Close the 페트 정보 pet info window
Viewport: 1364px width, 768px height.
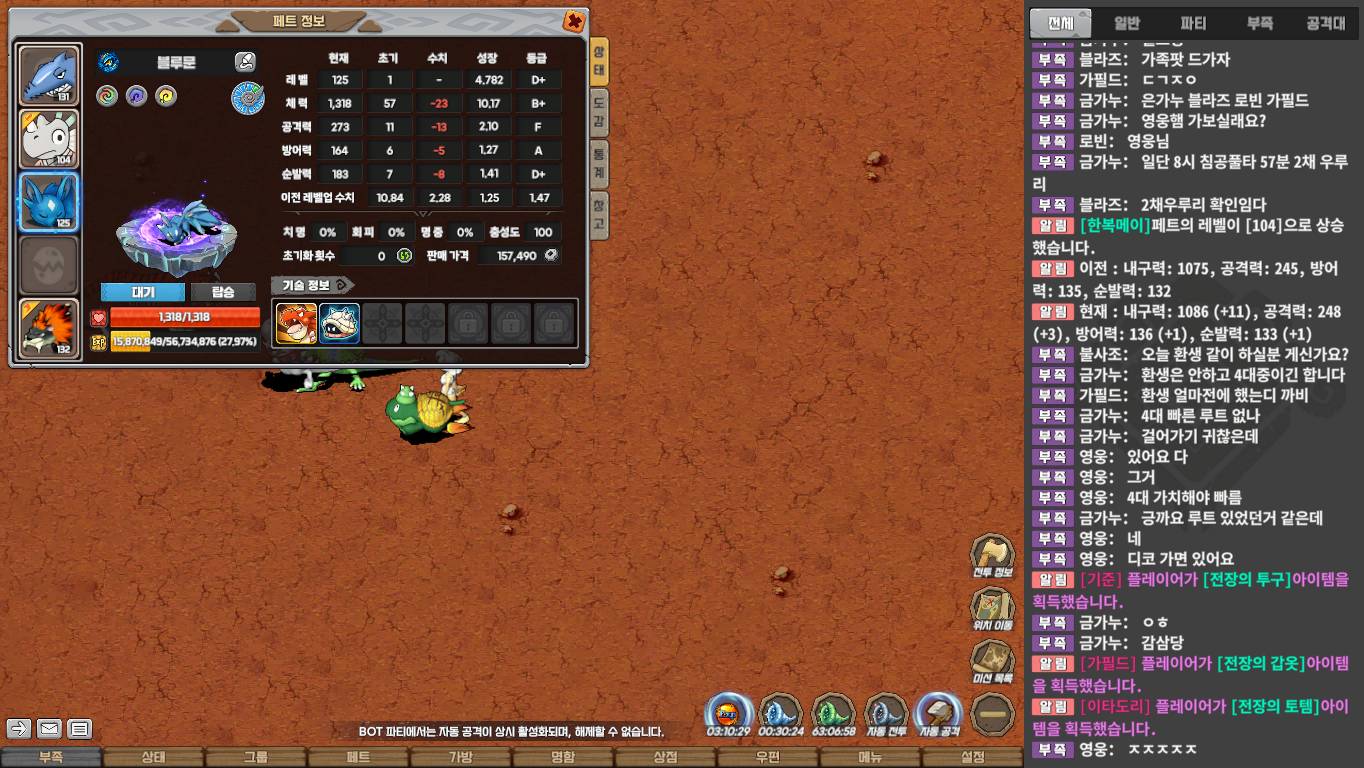(x=573, y=21)
